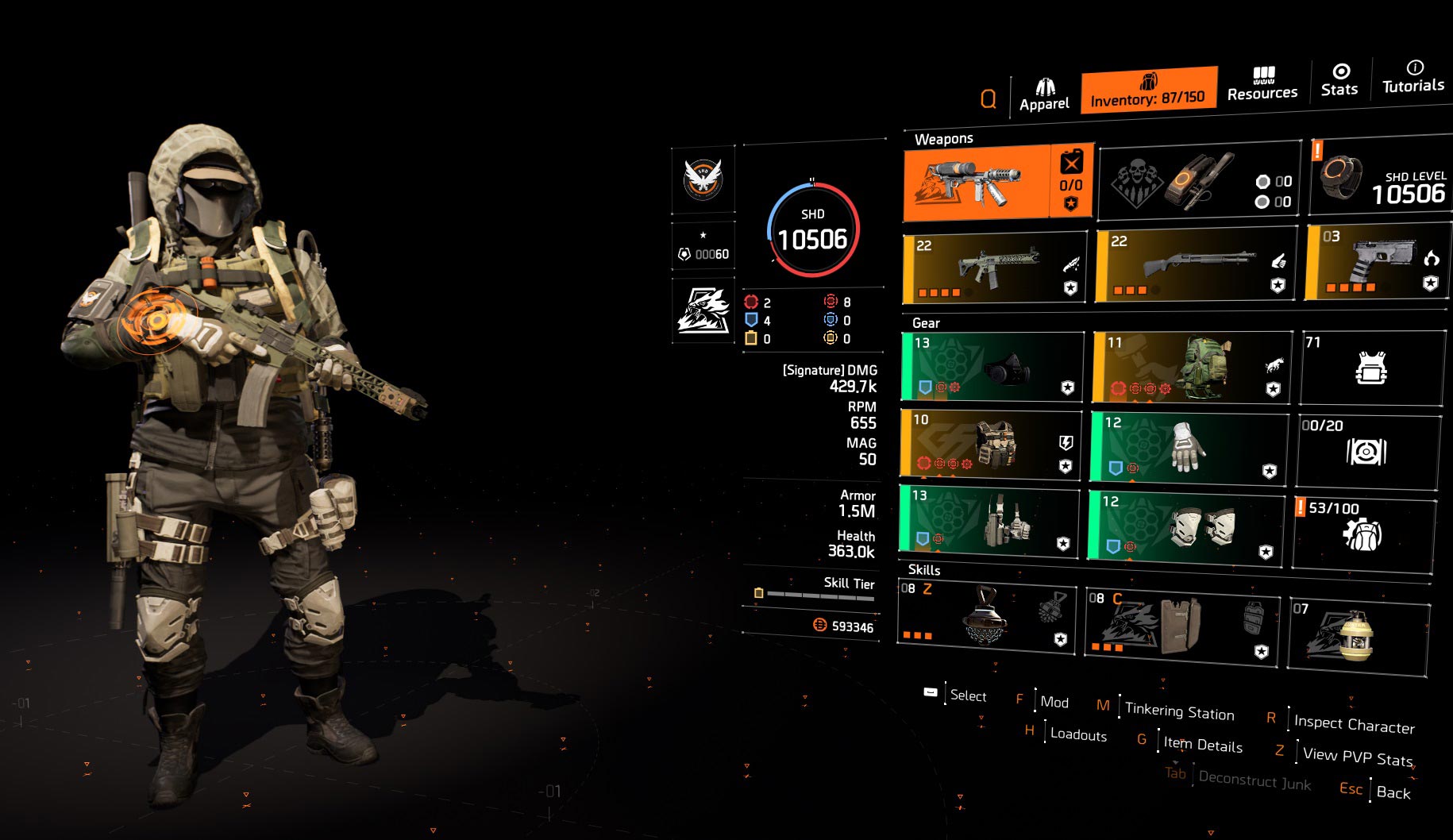Select the grenade slot with skull icon
The image size is (1453, 840).
pos(1199,182)
